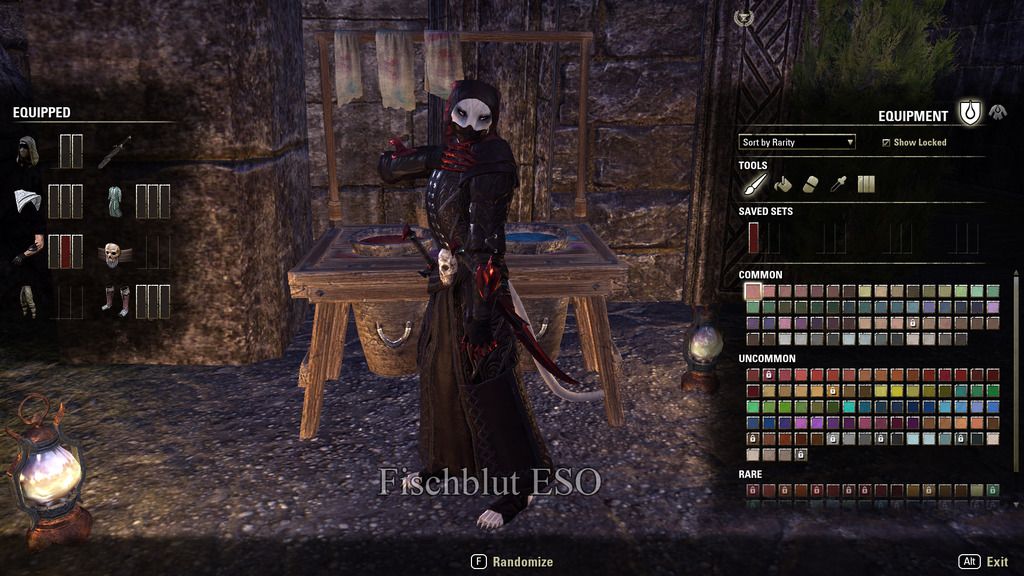Choose the equipped gloves hand slot

27,251
